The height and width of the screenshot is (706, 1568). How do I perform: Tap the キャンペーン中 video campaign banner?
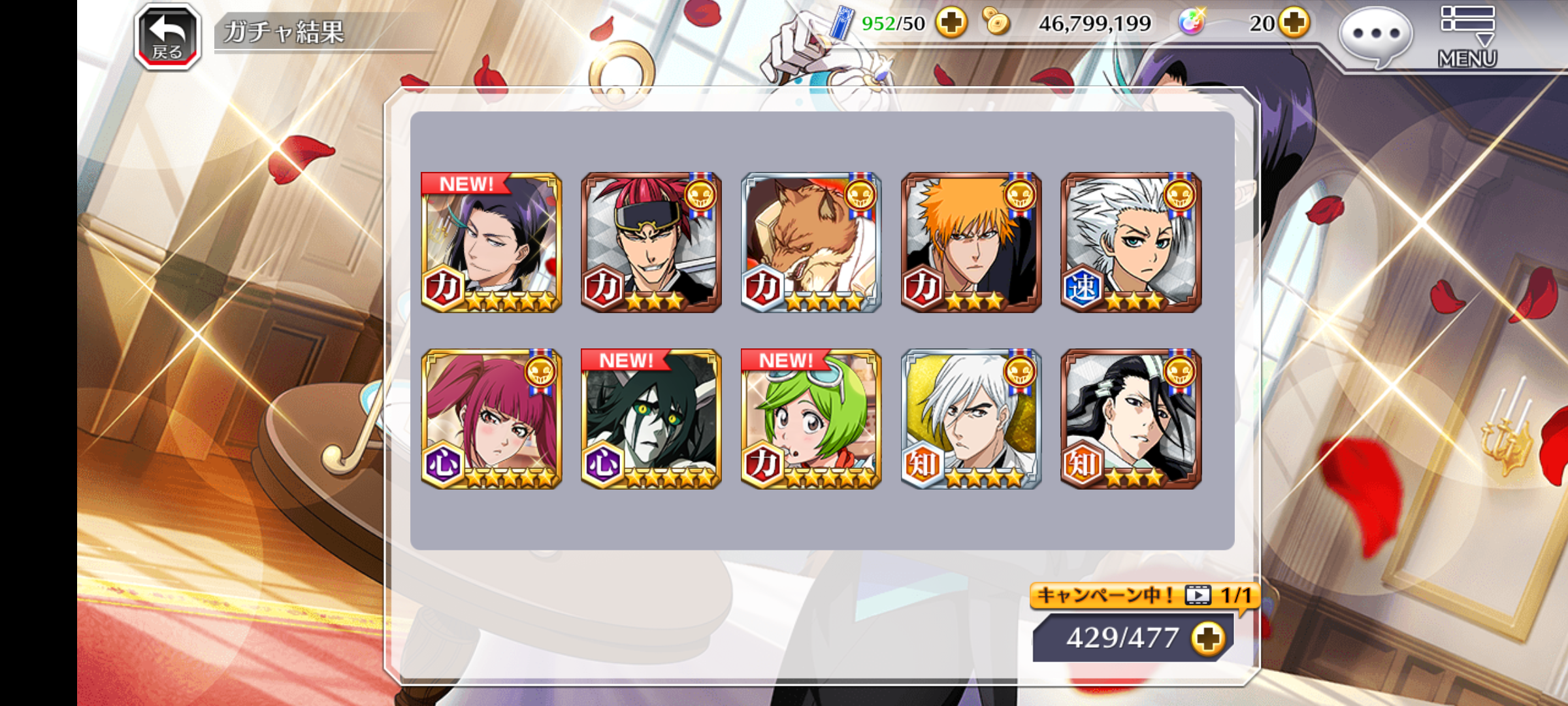pyautogui.click(x=1143, y=596)
